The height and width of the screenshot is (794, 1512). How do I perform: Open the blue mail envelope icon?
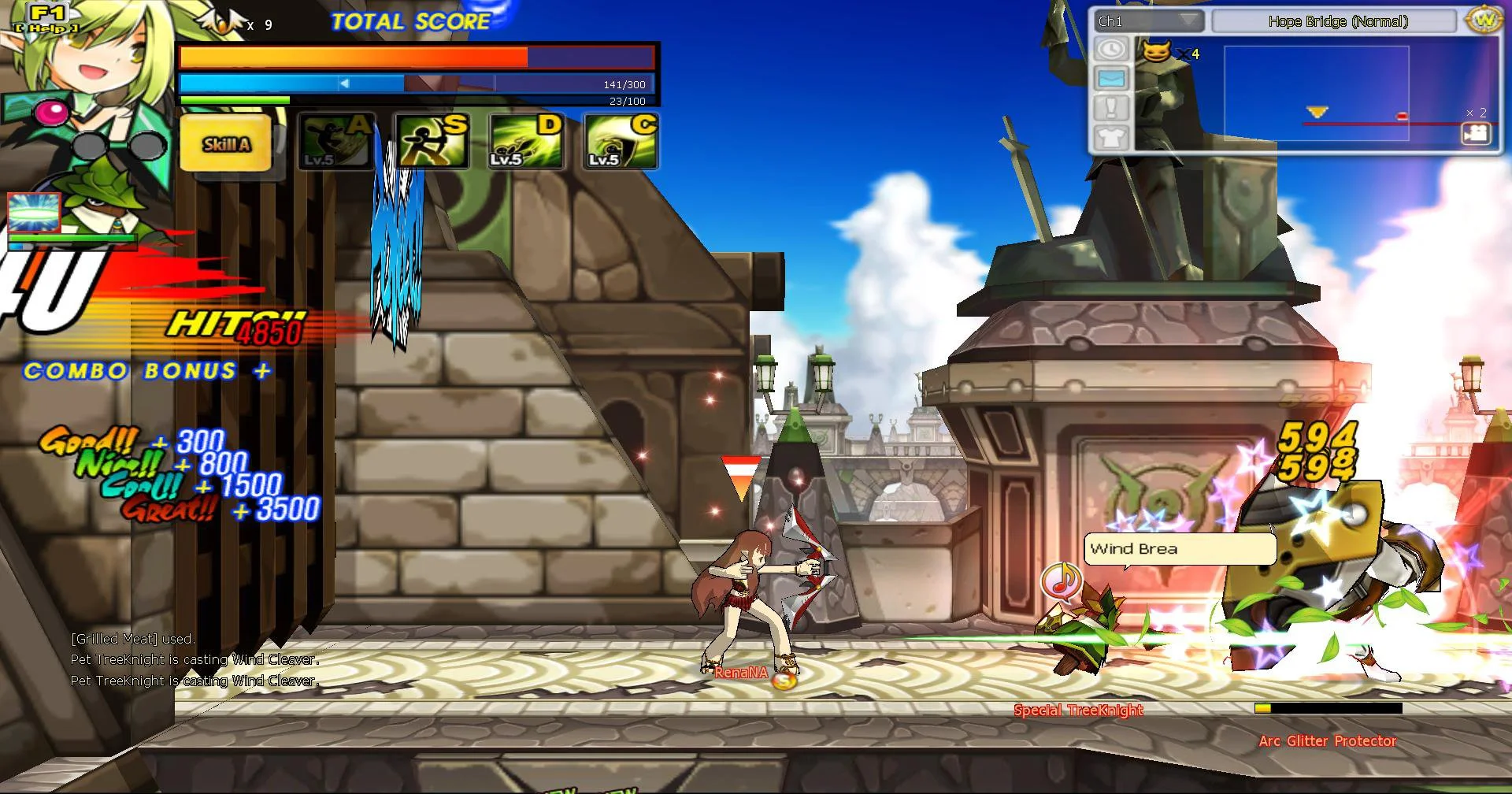pyautogui.click(x=1110, y=79)
